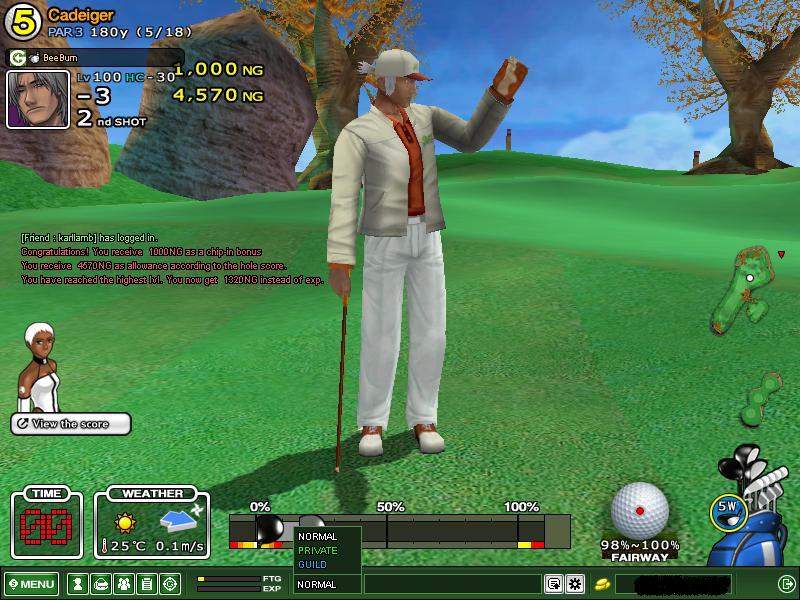Select PRIVATE chat mode from the list
This screenshot has width=800, height=600.
318,550
